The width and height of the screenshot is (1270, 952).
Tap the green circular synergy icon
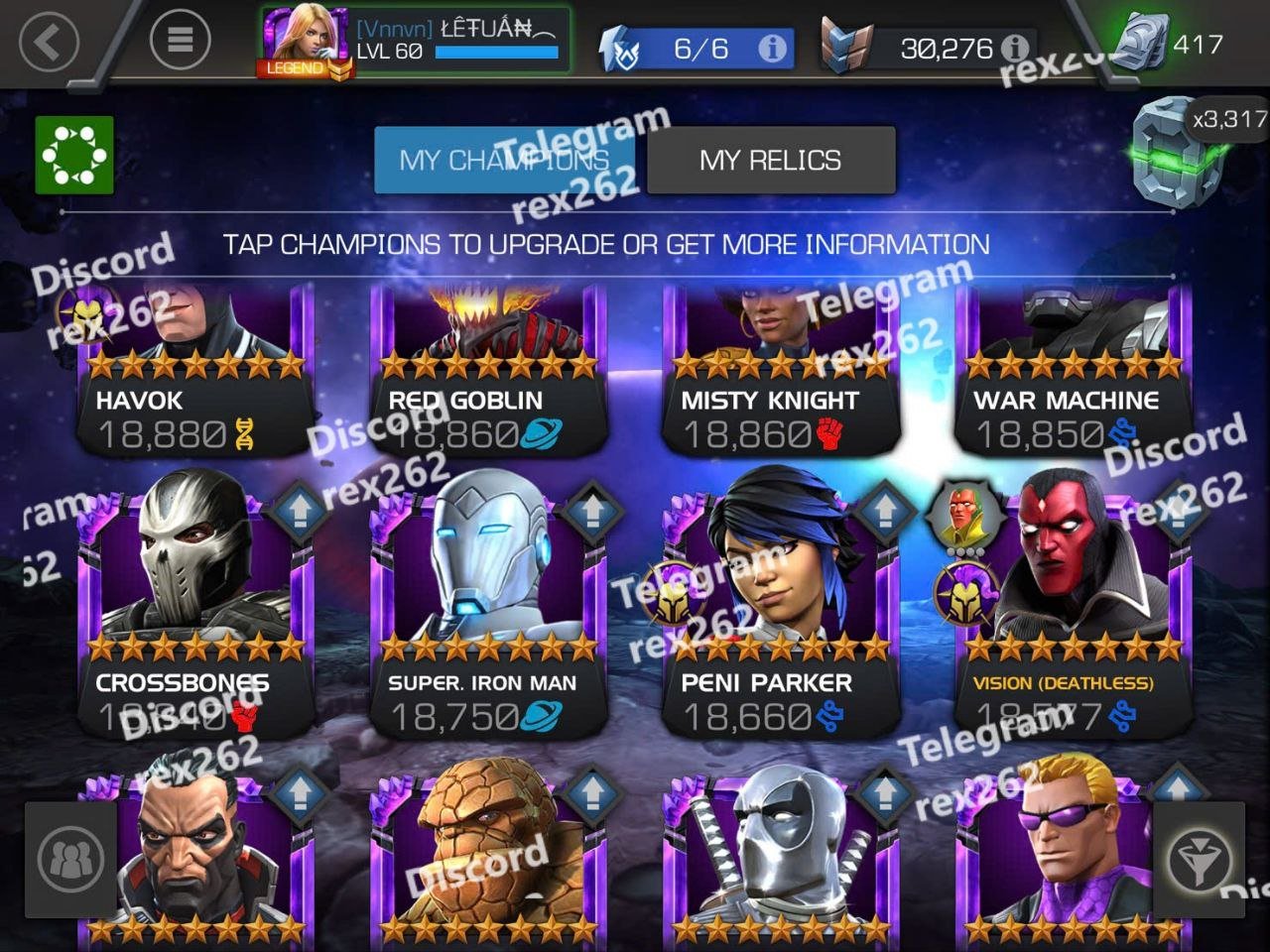(x=74, y=155)
